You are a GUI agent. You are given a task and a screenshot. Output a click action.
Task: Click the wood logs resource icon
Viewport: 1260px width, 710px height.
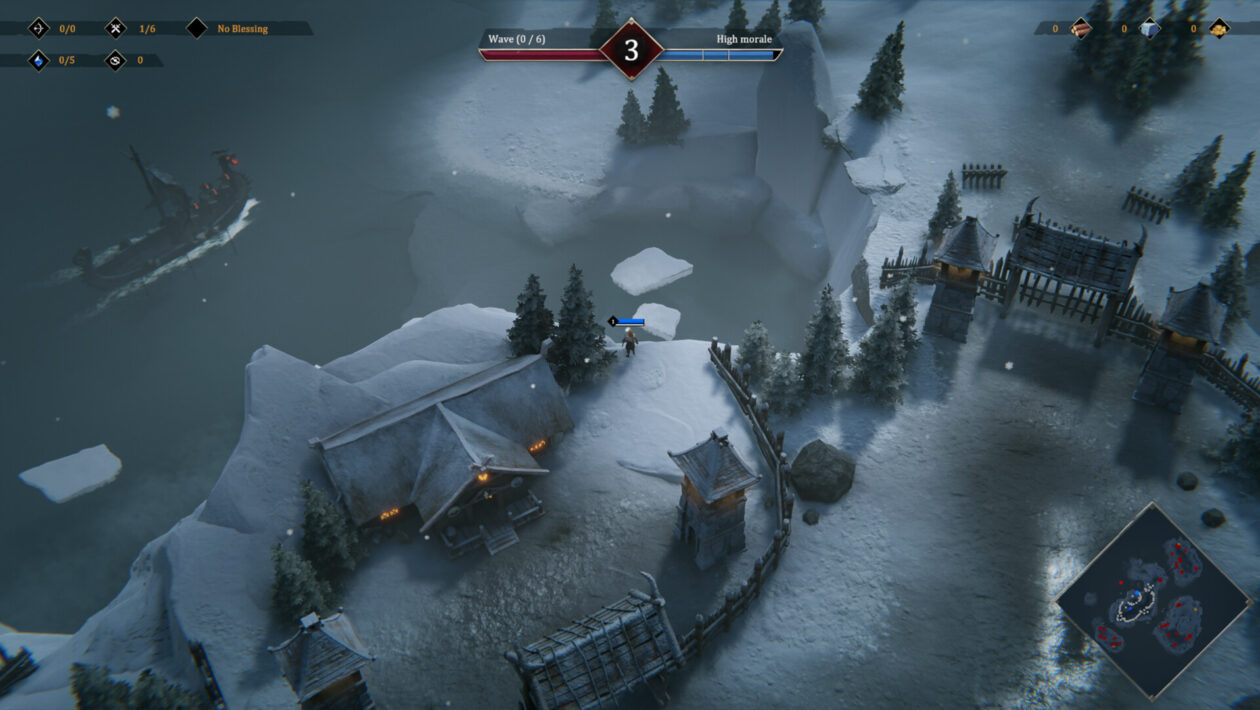pyautogui.click(x=1081, y=28)
